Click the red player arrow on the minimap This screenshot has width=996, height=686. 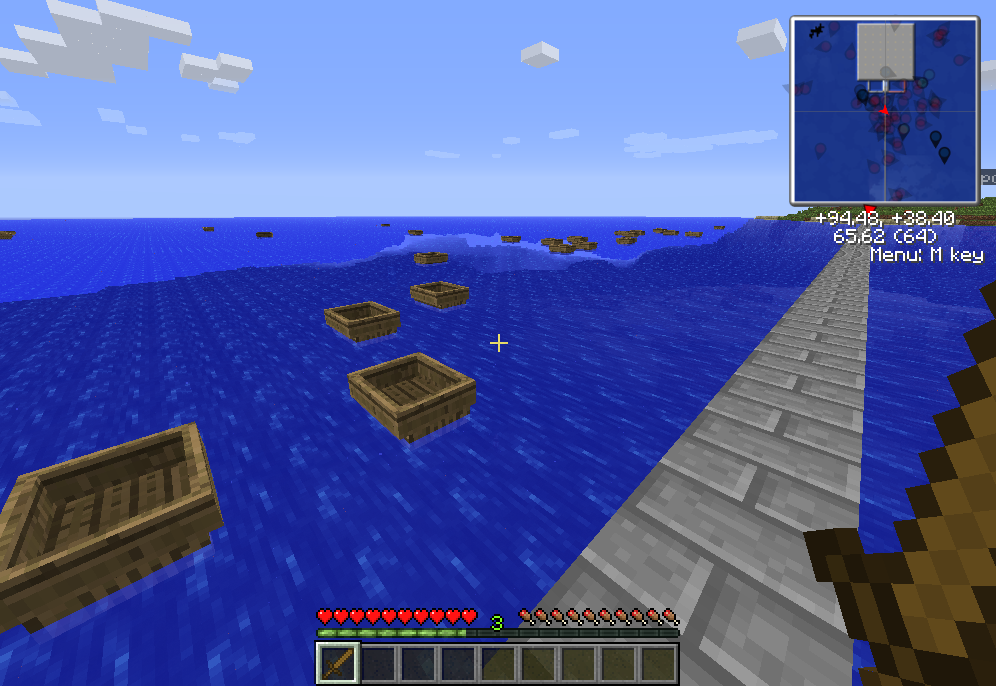coord(884,110)
